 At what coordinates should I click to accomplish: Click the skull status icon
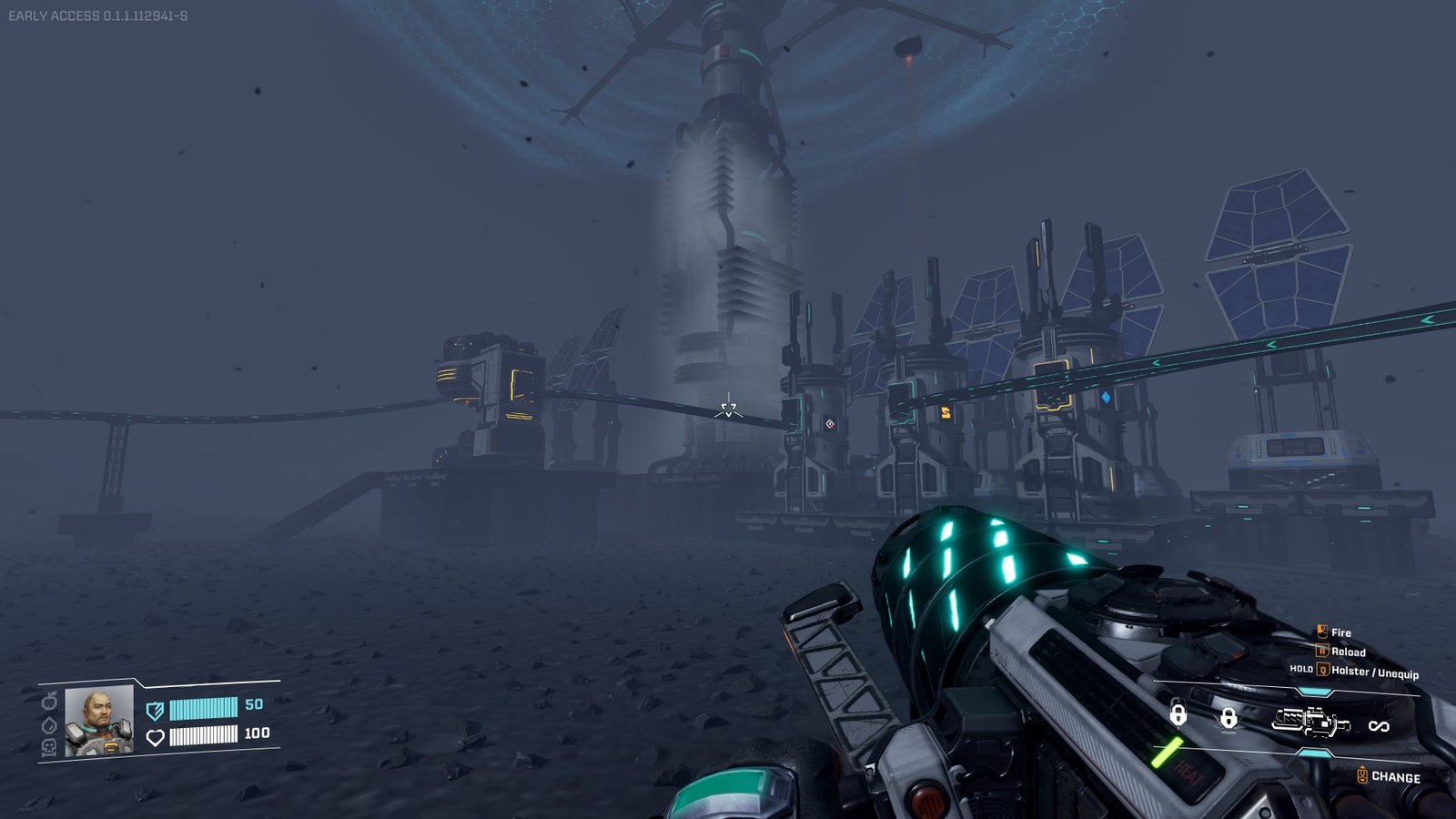coord(49,747)
